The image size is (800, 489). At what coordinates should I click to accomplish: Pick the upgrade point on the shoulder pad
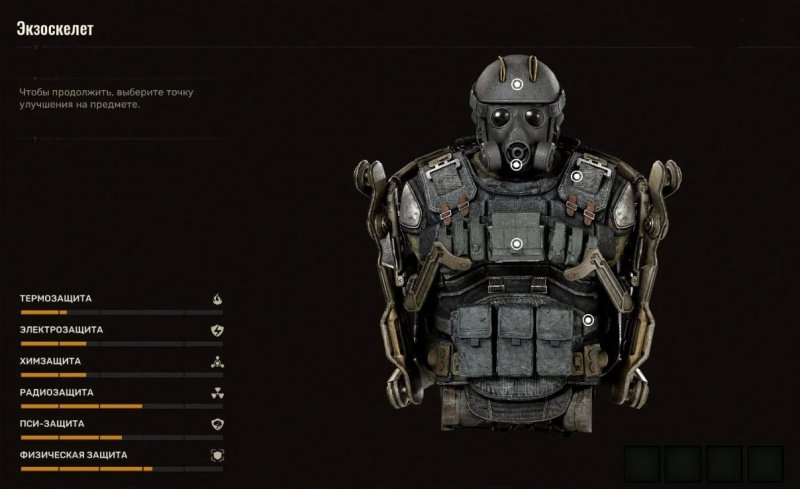577,176
